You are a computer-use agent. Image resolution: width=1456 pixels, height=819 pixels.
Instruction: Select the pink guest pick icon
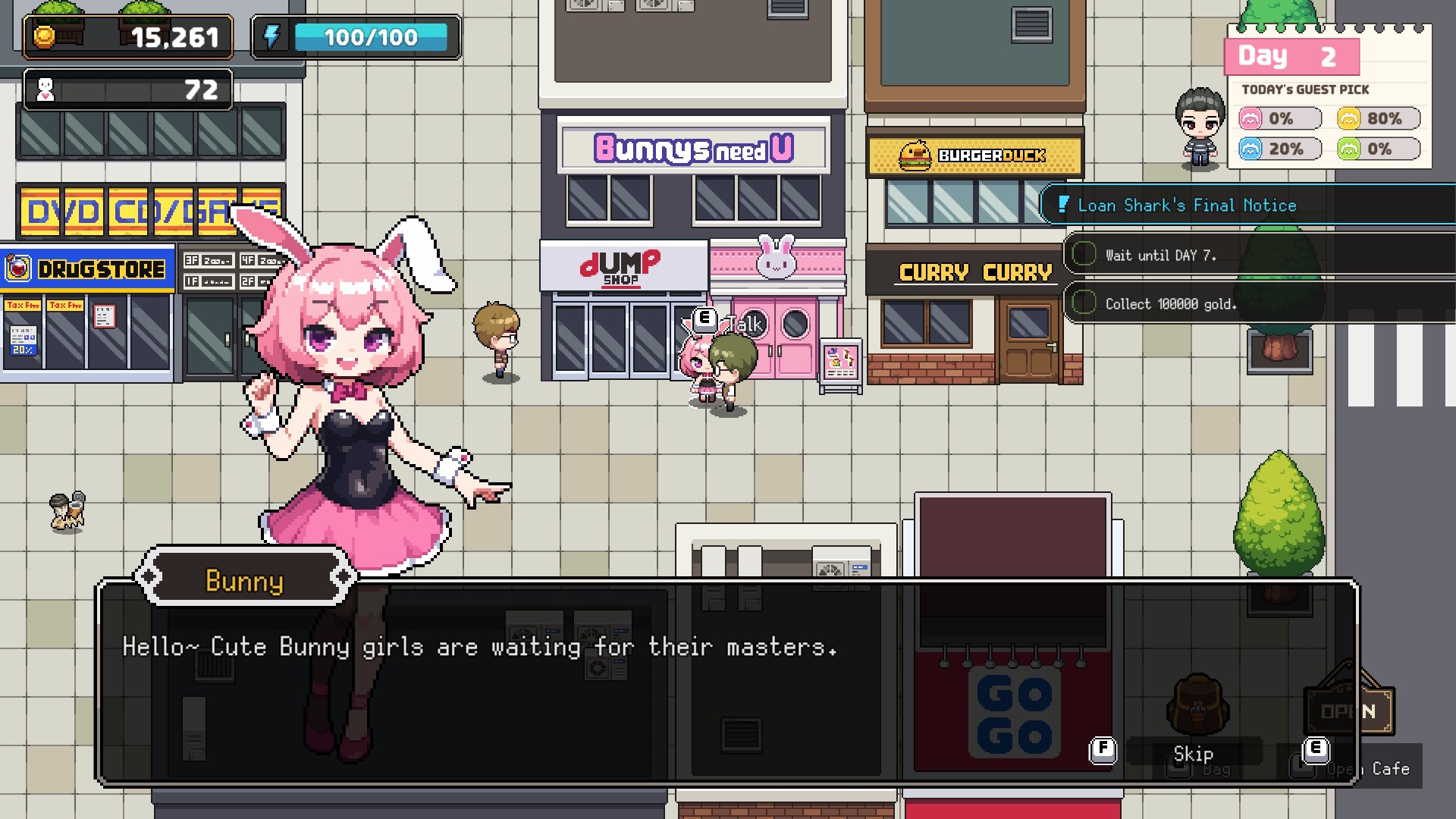click(x=1250, y=119)
